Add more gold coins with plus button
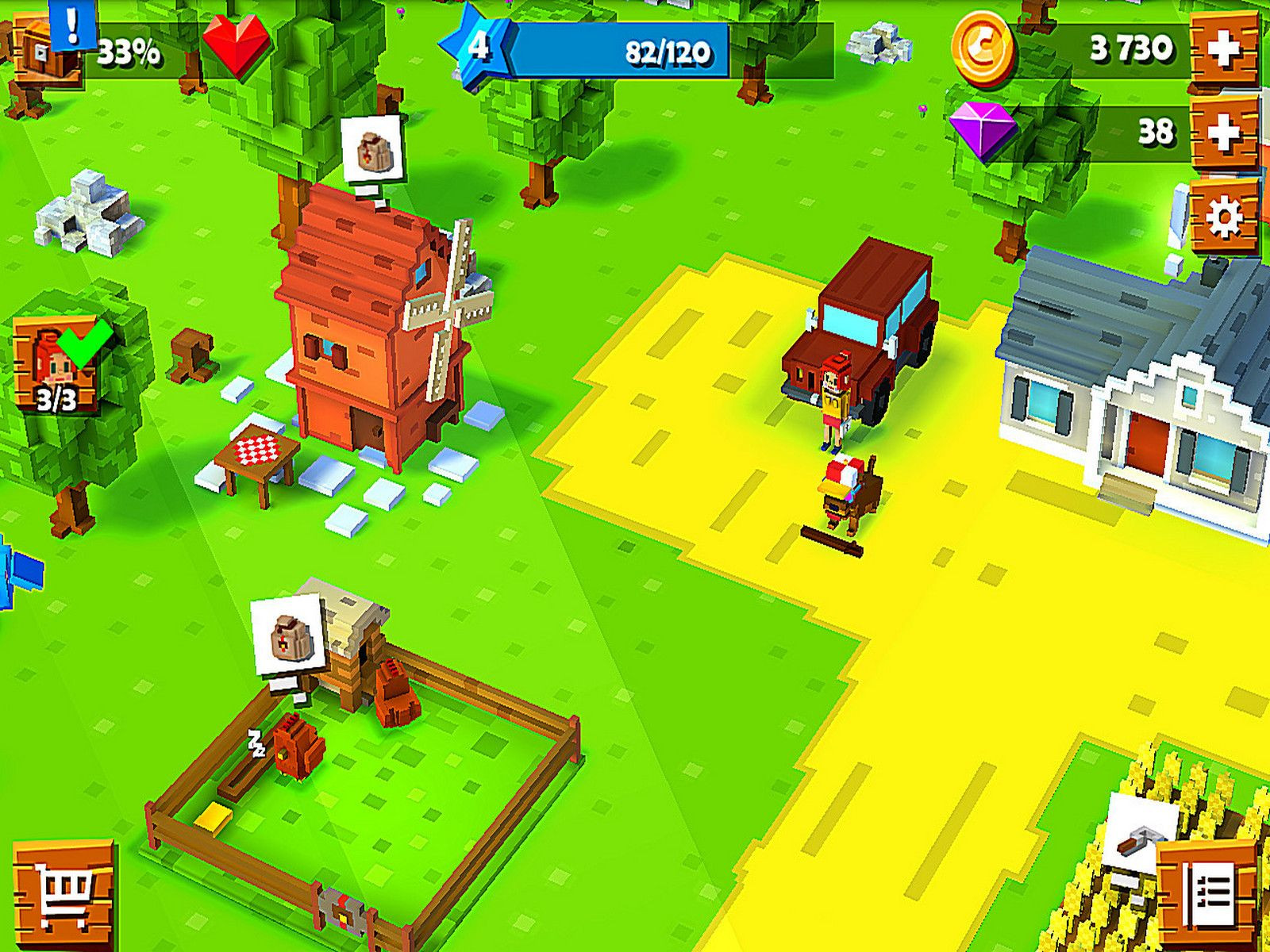Image resolution: width=1270 pixels, height=952 pixels. click(x=1223, y=51)
